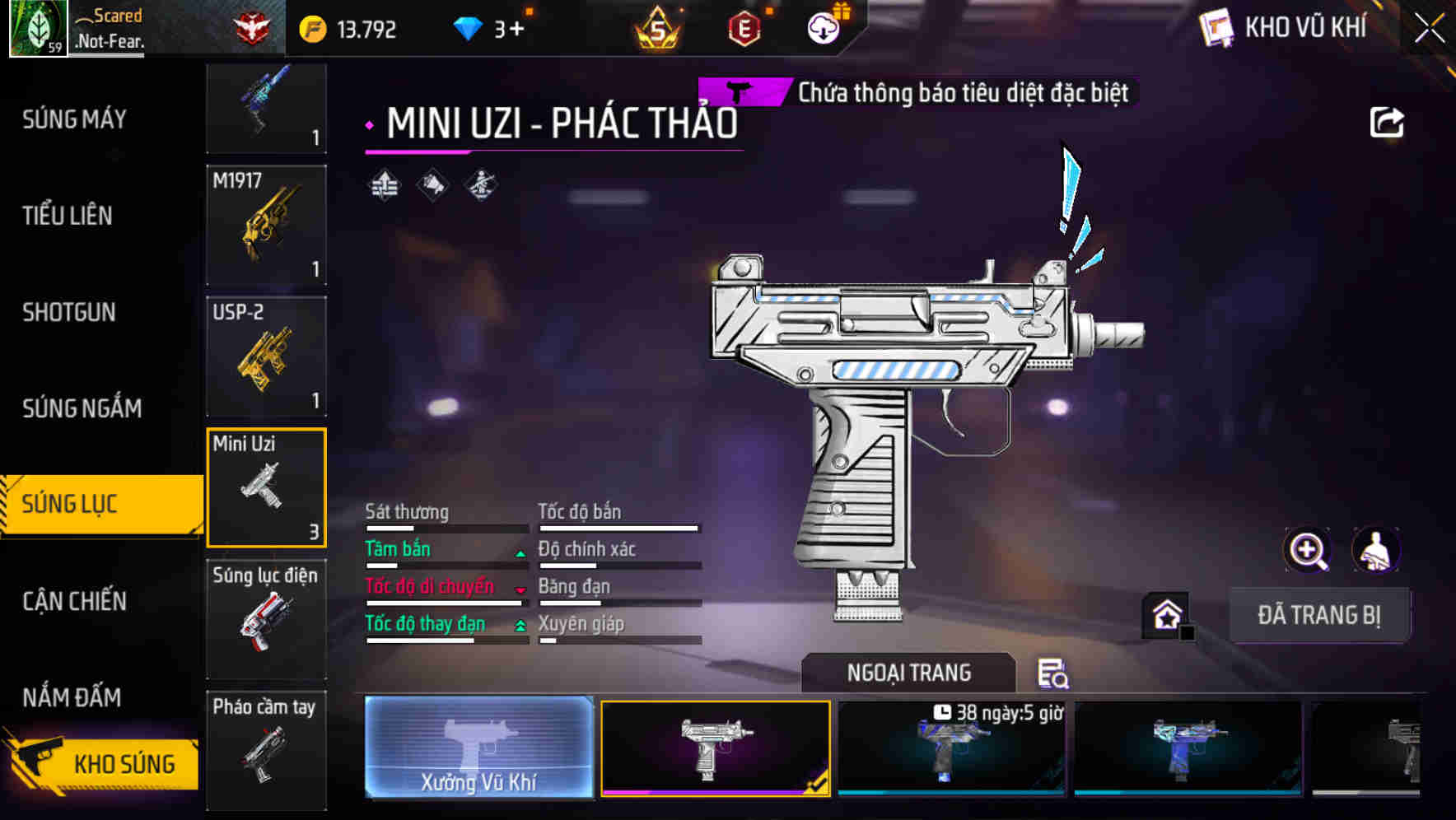Click the share icon near the weapon name
The image size is (1456, 820).
1388,122
